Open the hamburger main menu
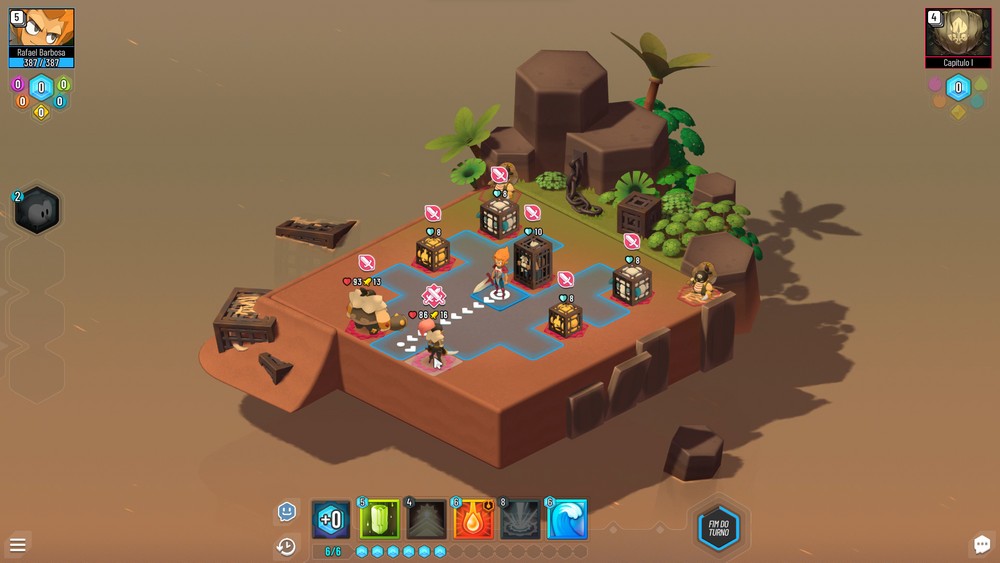The width and height of the screenshot is (1000, 563). (x=18, y=545)
